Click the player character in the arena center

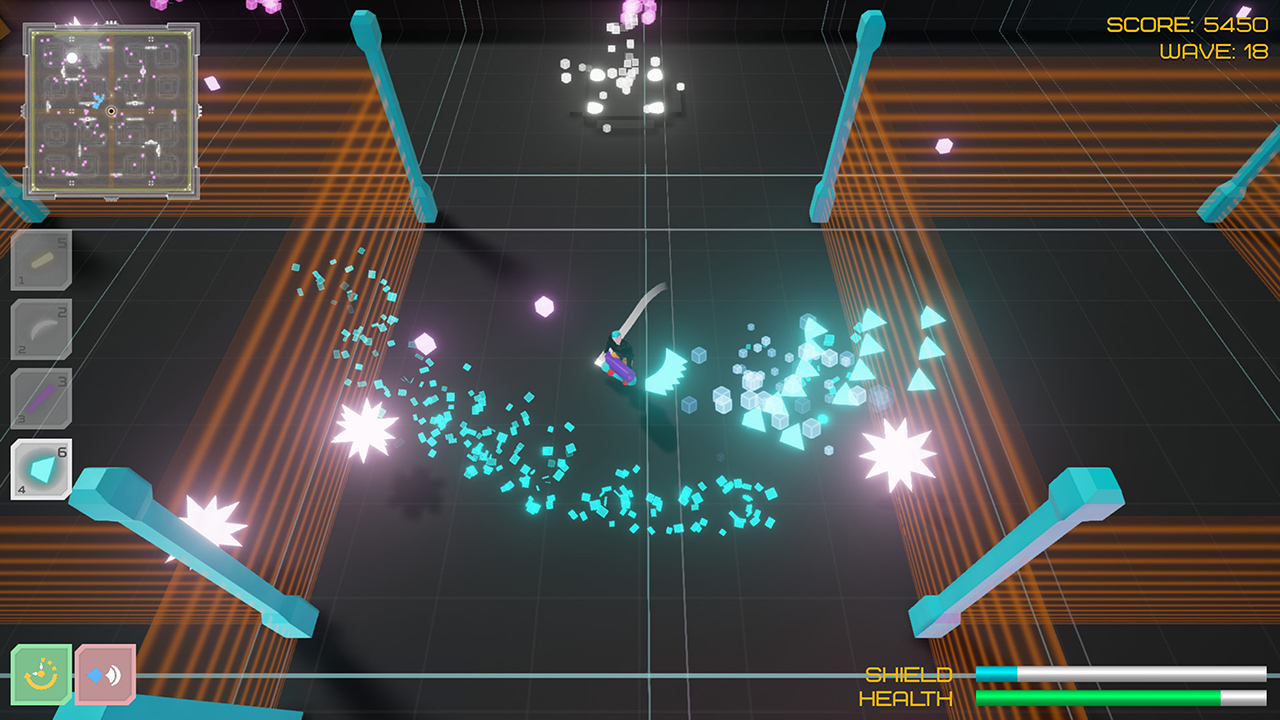tap(620, 360)
